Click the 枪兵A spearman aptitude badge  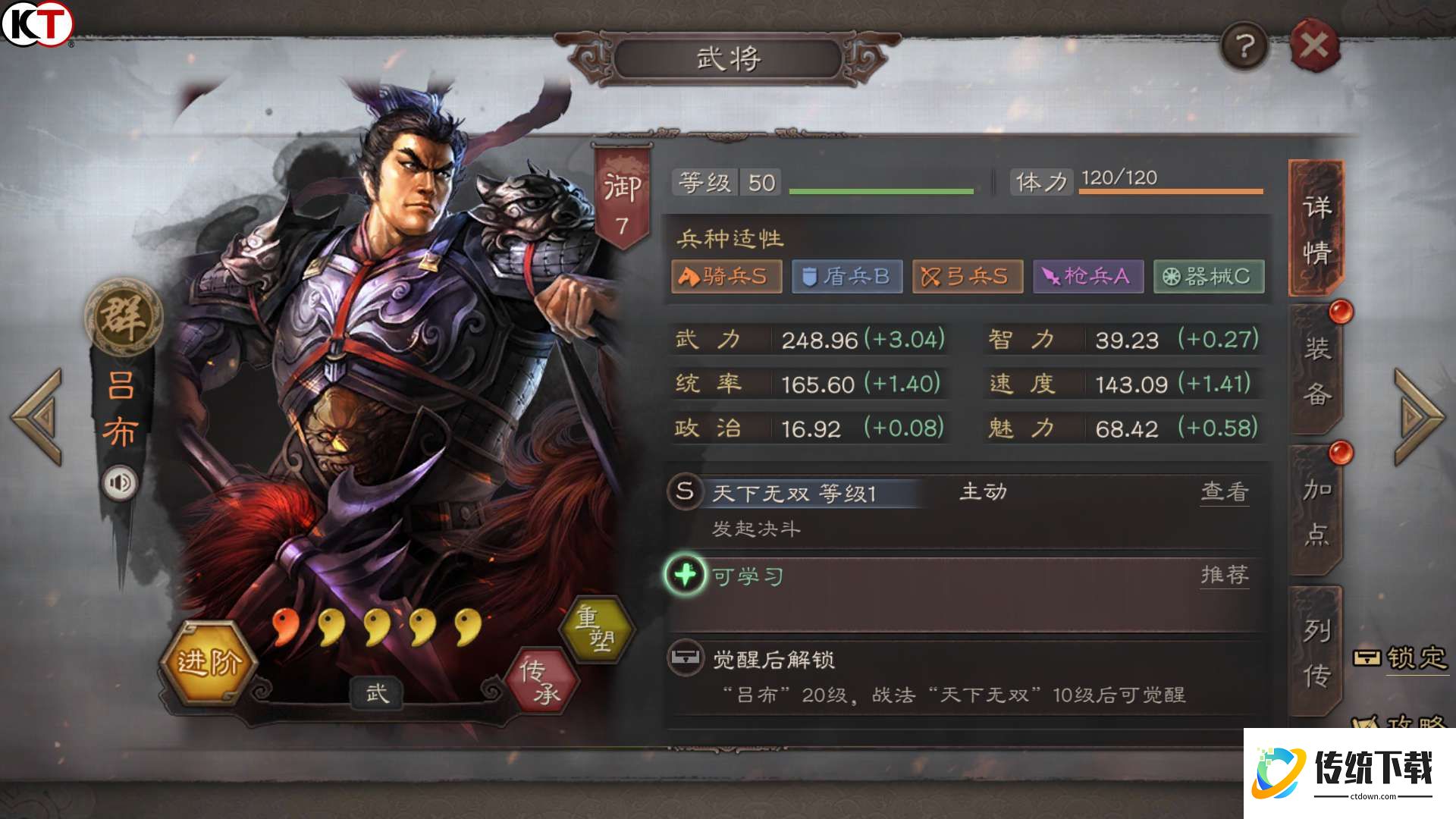pos(1087,278)
